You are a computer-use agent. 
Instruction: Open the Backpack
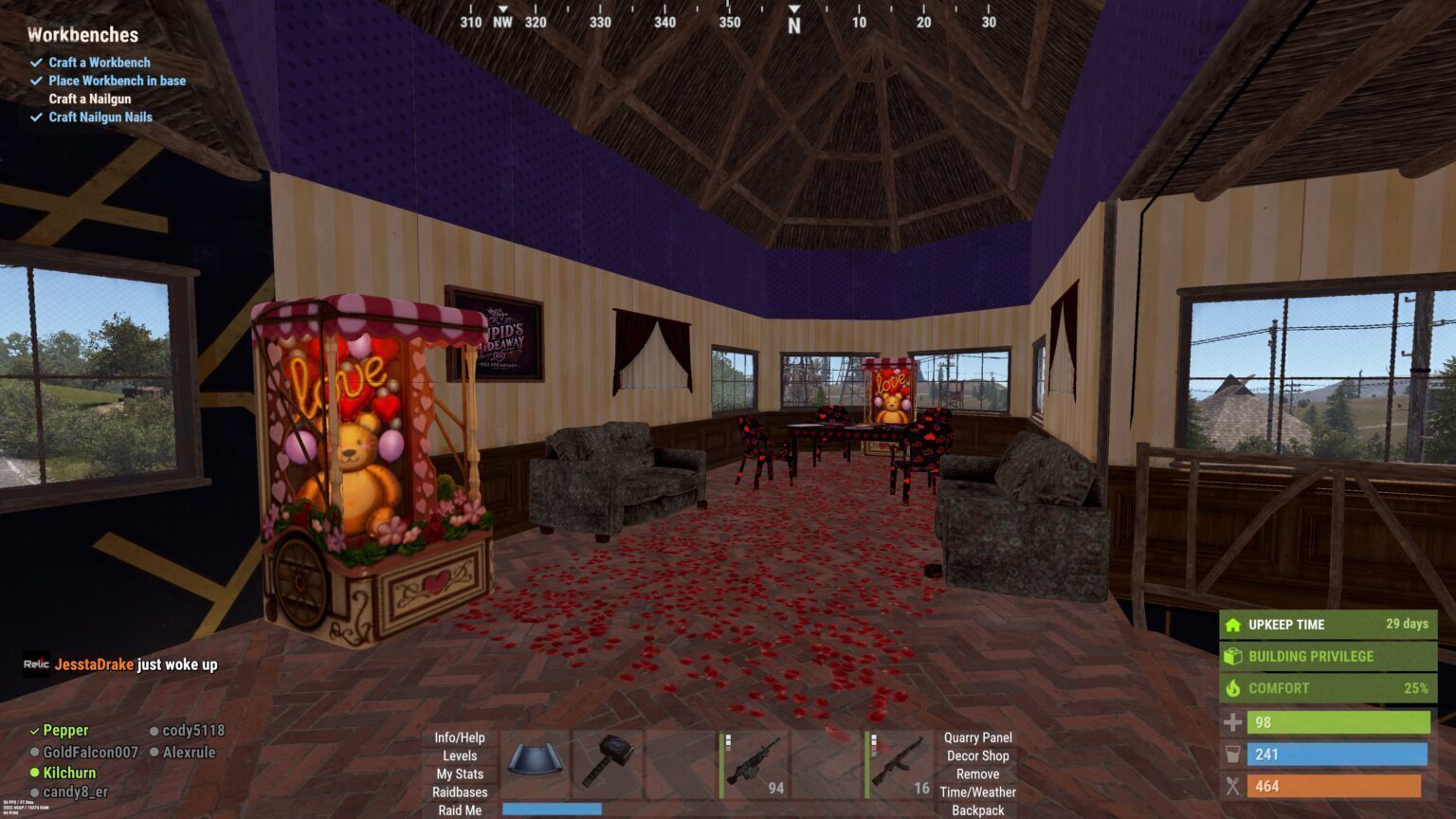977,810
